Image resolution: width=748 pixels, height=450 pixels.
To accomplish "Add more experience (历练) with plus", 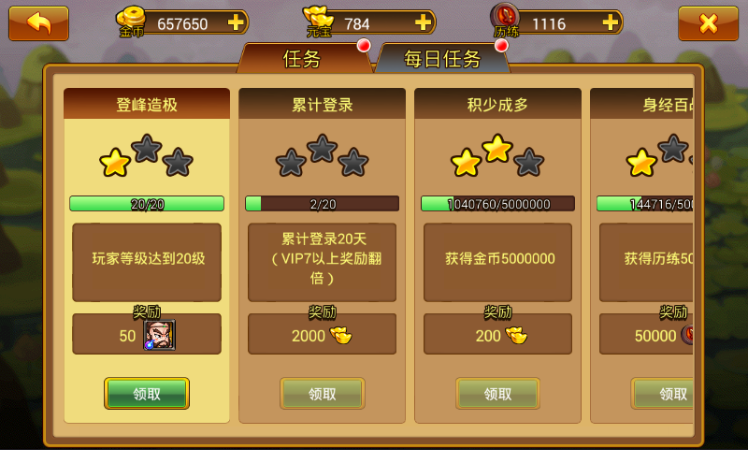I will click(610, 22).
